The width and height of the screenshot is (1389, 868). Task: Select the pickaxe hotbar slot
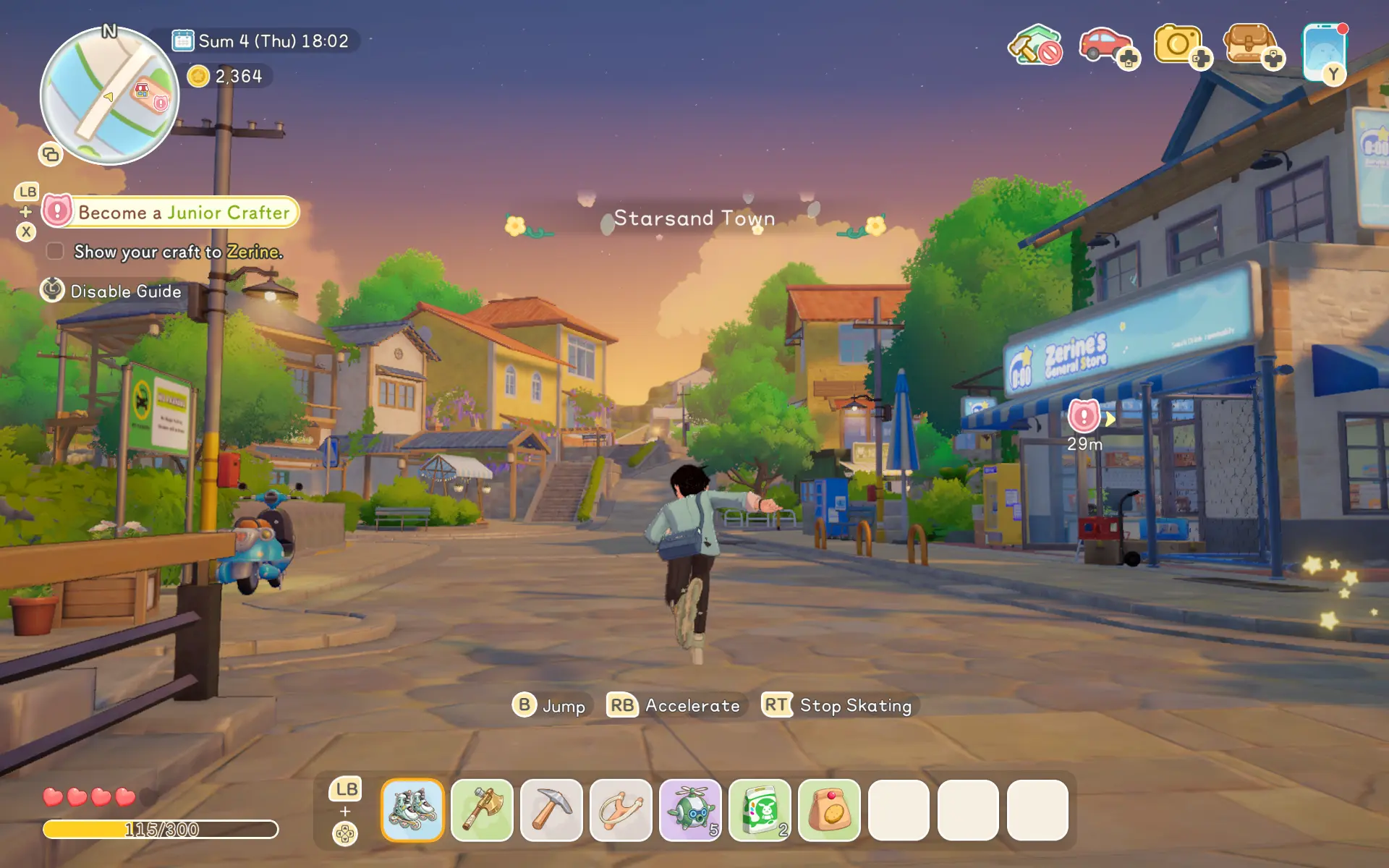551,809
